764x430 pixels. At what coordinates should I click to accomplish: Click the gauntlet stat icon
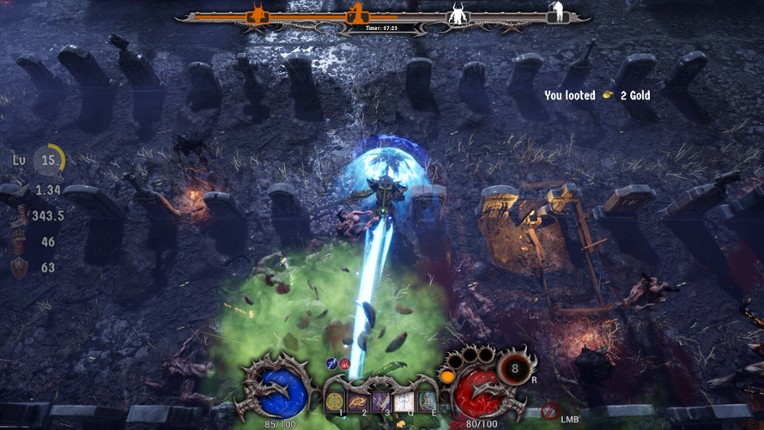pyautogui.click(x=18, y=241)
